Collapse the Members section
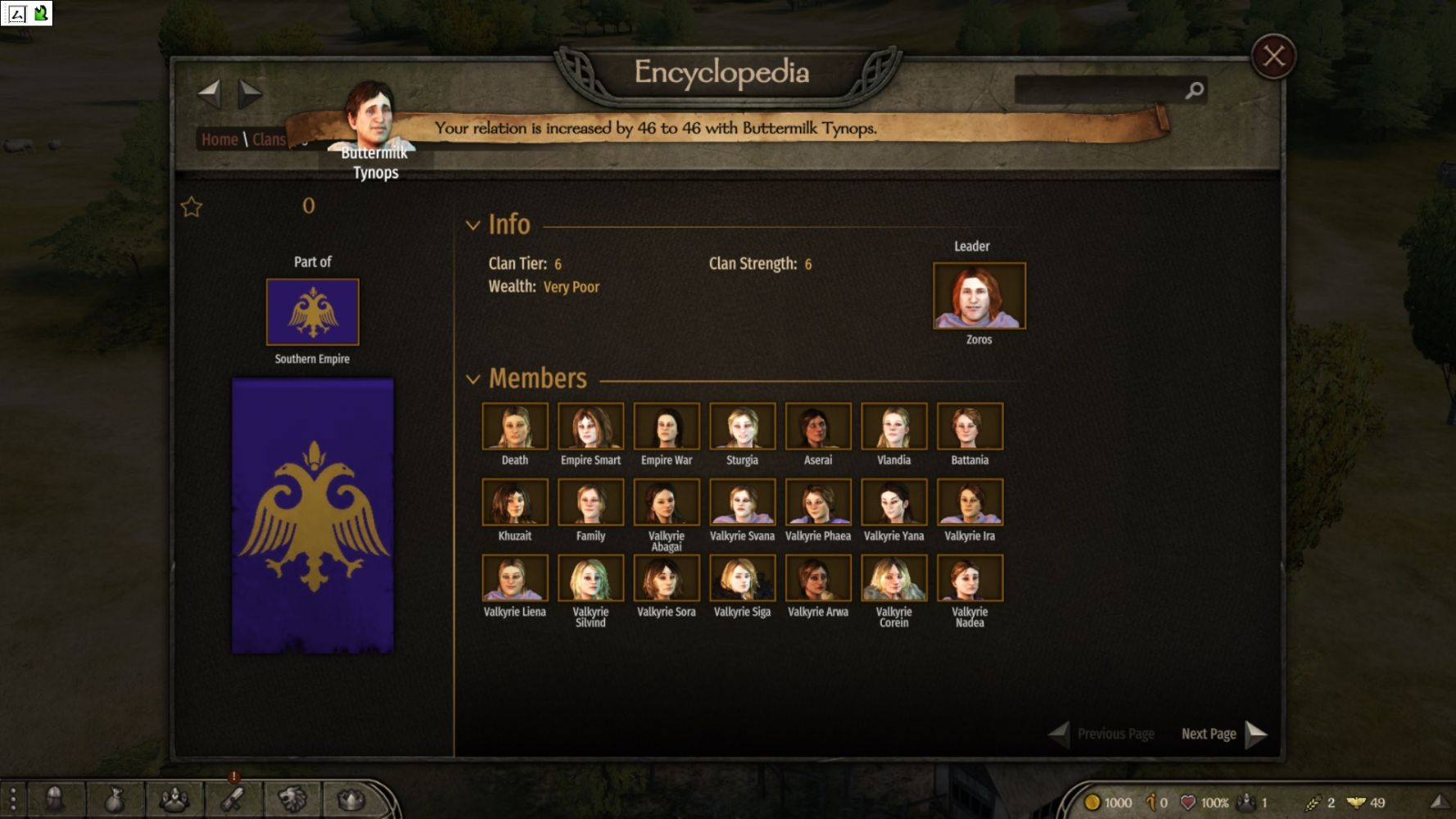 [x=473, y=379]
